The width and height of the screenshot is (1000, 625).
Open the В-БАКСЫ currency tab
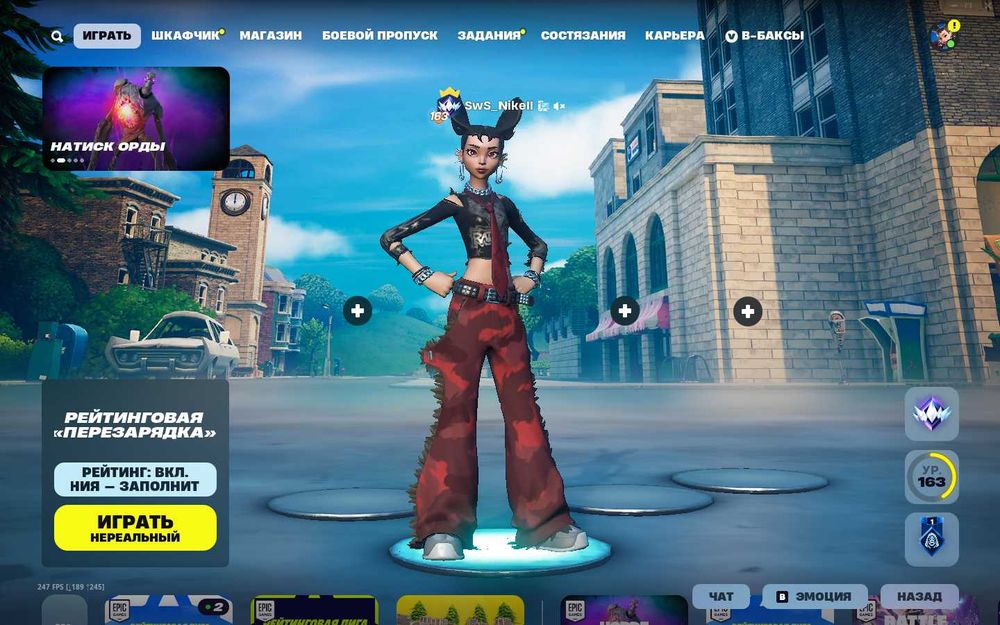pos(764,35)
